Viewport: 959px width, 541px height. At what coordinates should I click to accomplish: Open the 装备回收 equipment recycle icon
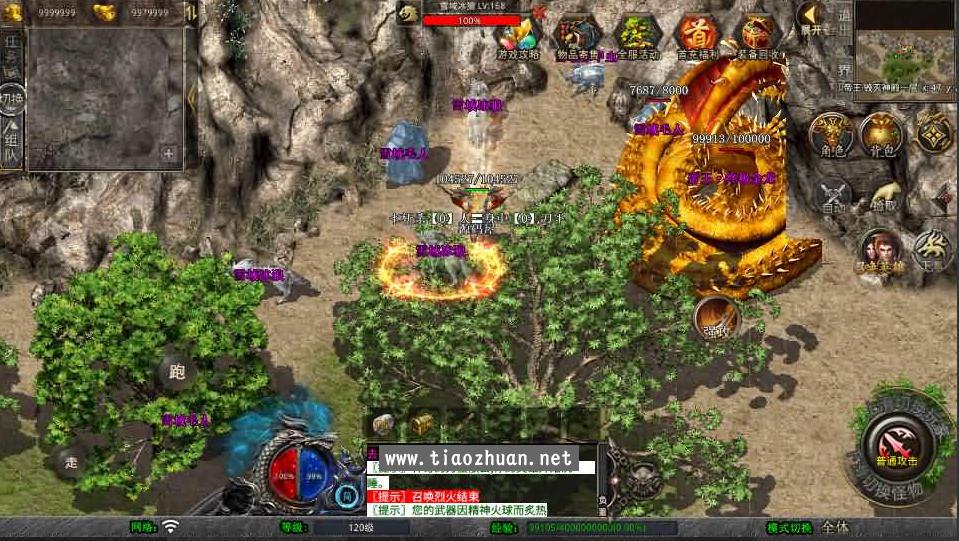[759, 36]
